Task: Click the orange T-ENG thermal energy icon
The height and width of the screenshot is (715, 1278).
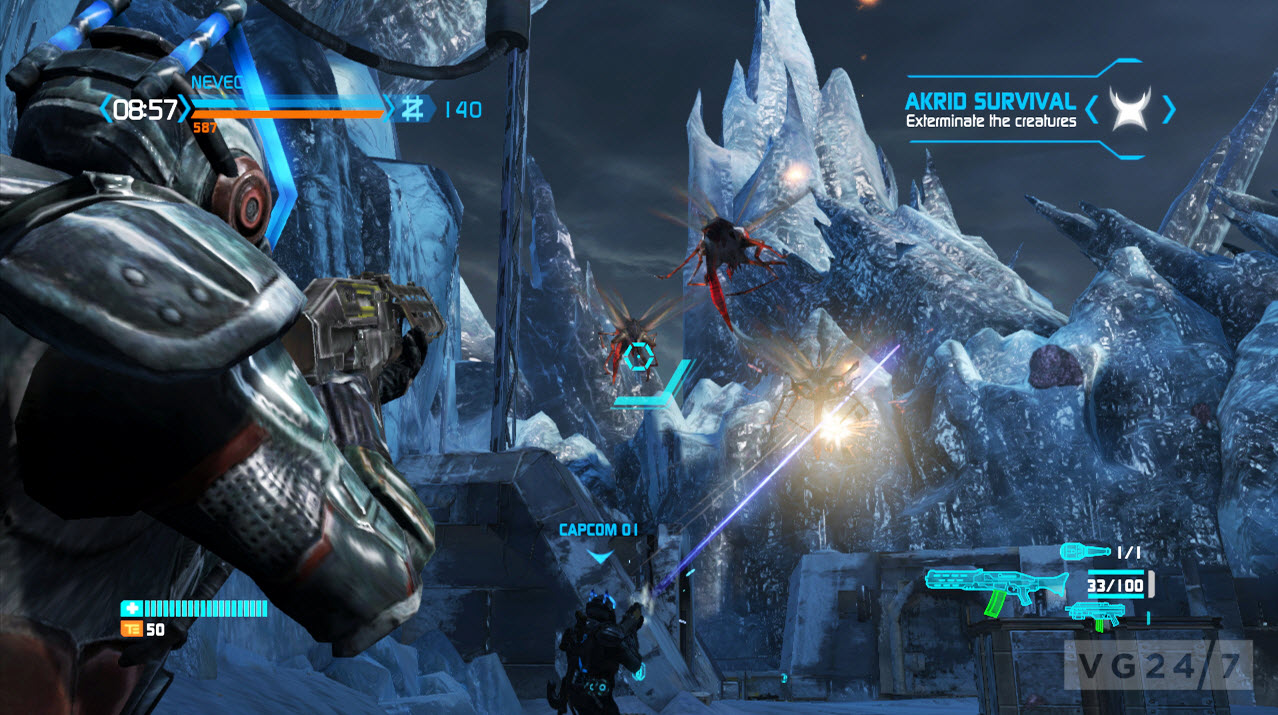Action: (x=130, y=629)
